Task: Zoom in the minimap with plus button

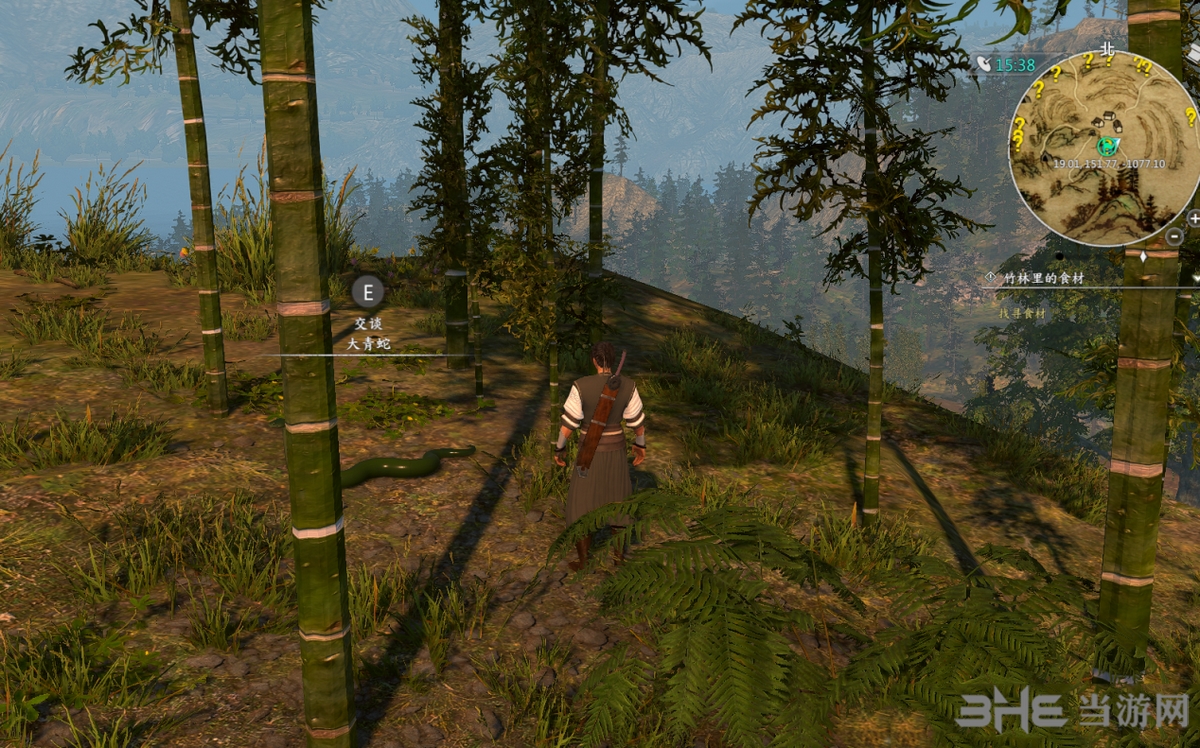Action: [1194, 218]
